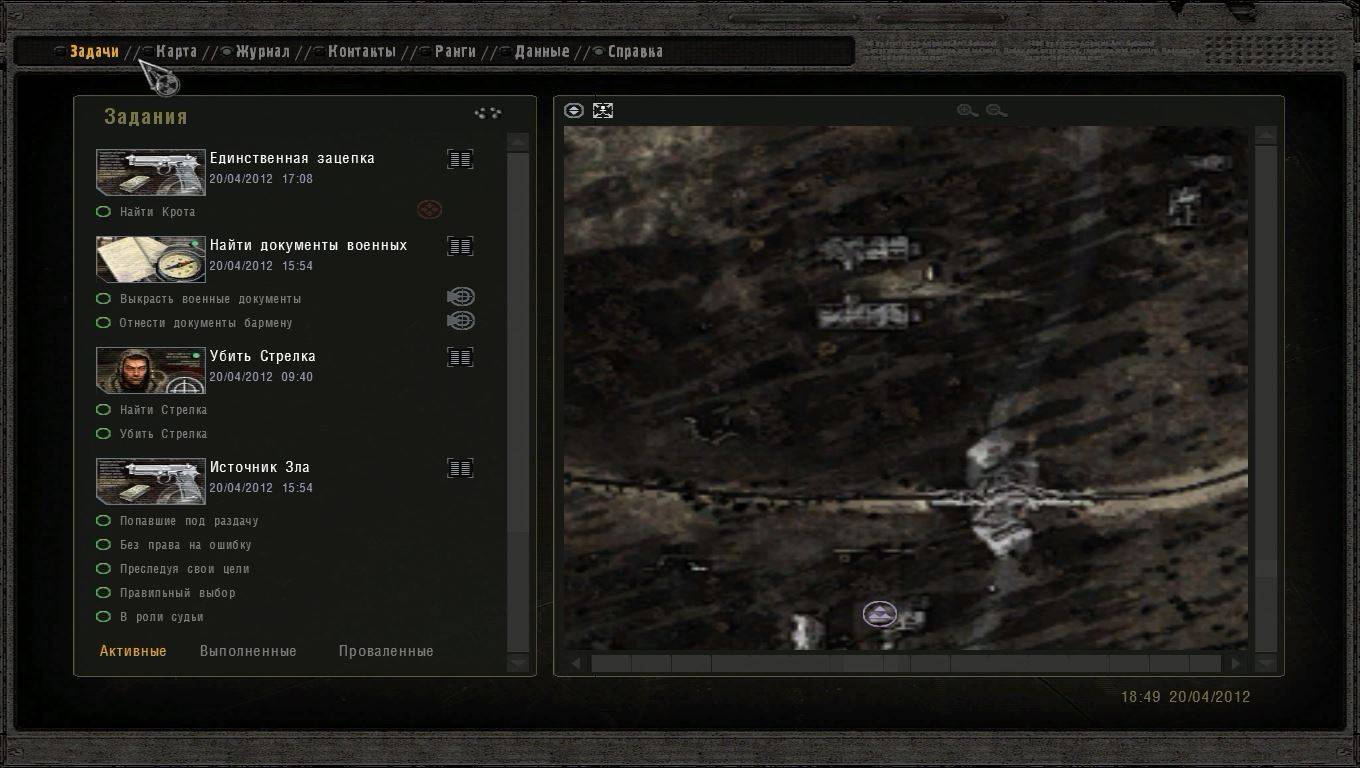The height and width of the screenshot is (768, 1360).
Task: Show the Ранги tab
Action: (x=454, y=52)
